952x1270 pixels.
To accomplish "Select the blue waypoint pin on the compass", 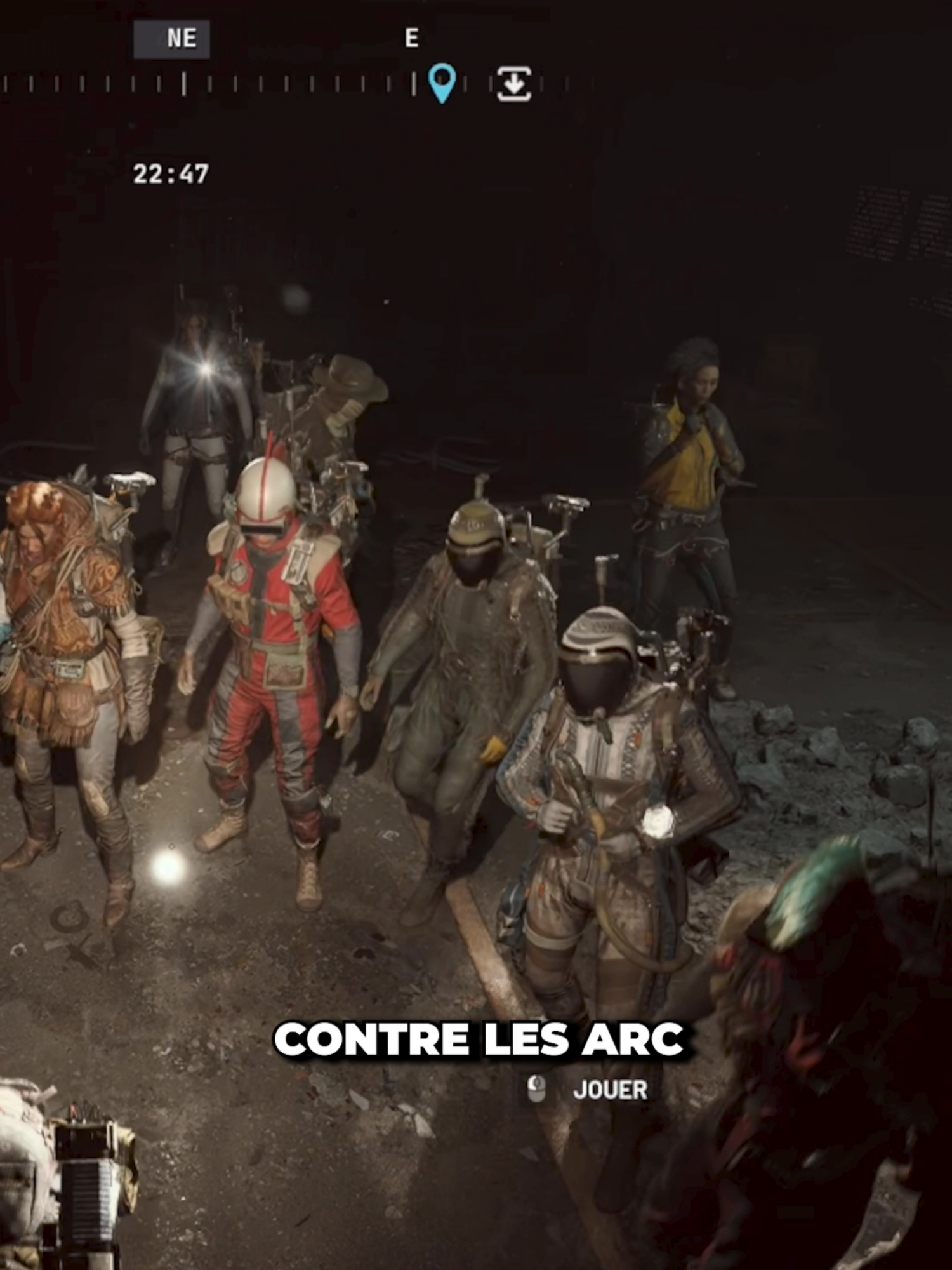I will [x=442, y=83].
